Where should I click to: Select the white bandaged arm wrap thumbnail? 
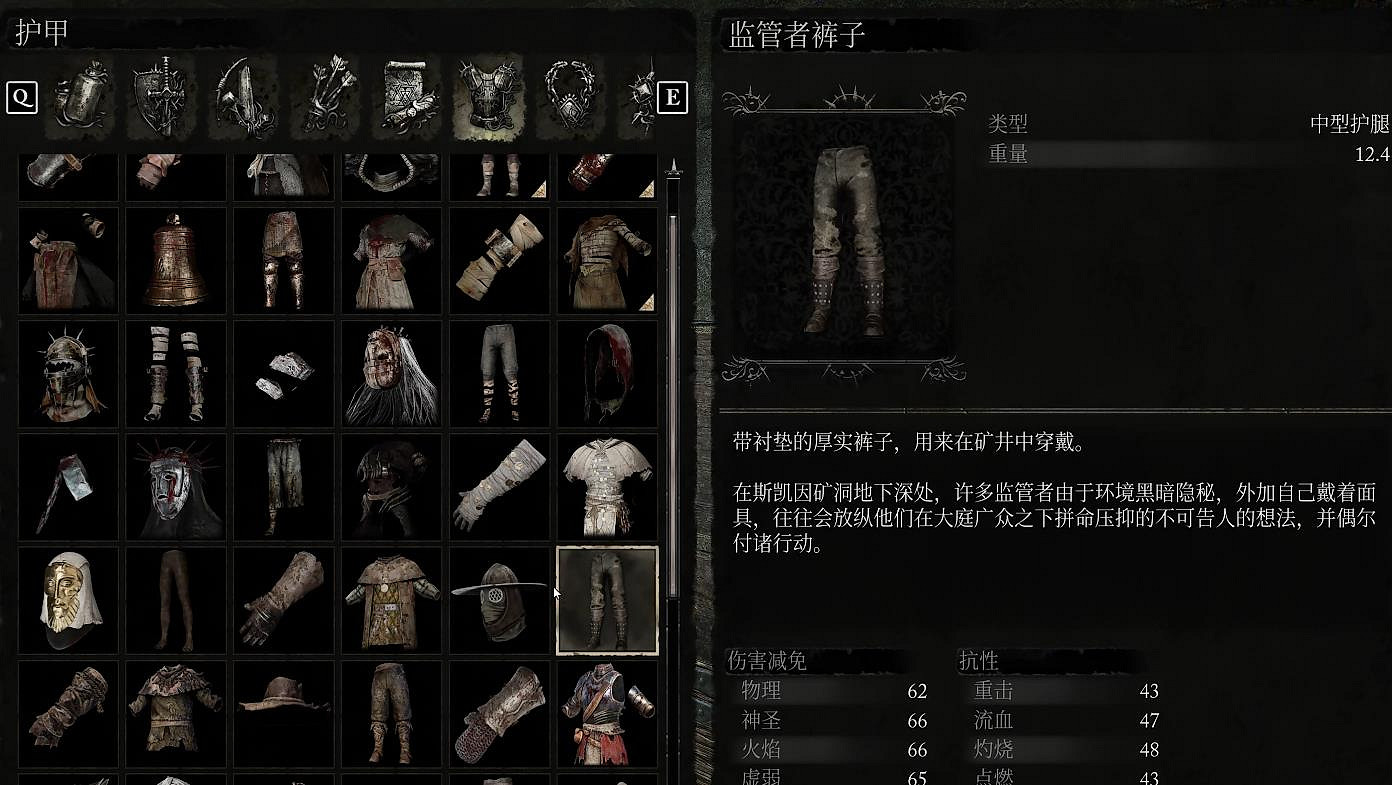click(499, 487)
